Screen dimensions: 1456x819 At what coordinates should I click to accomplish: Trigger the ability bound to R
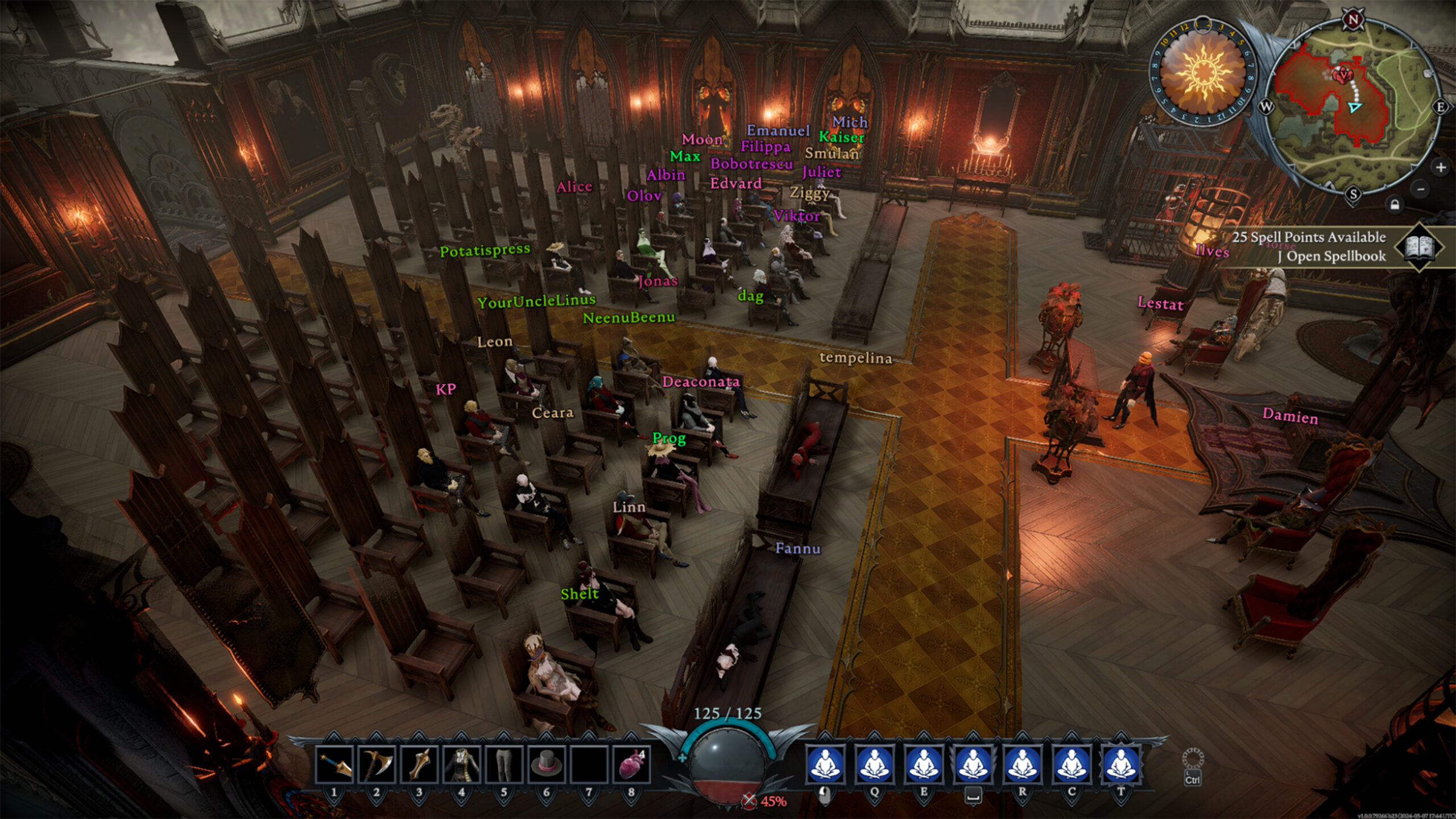(1022, 763)
